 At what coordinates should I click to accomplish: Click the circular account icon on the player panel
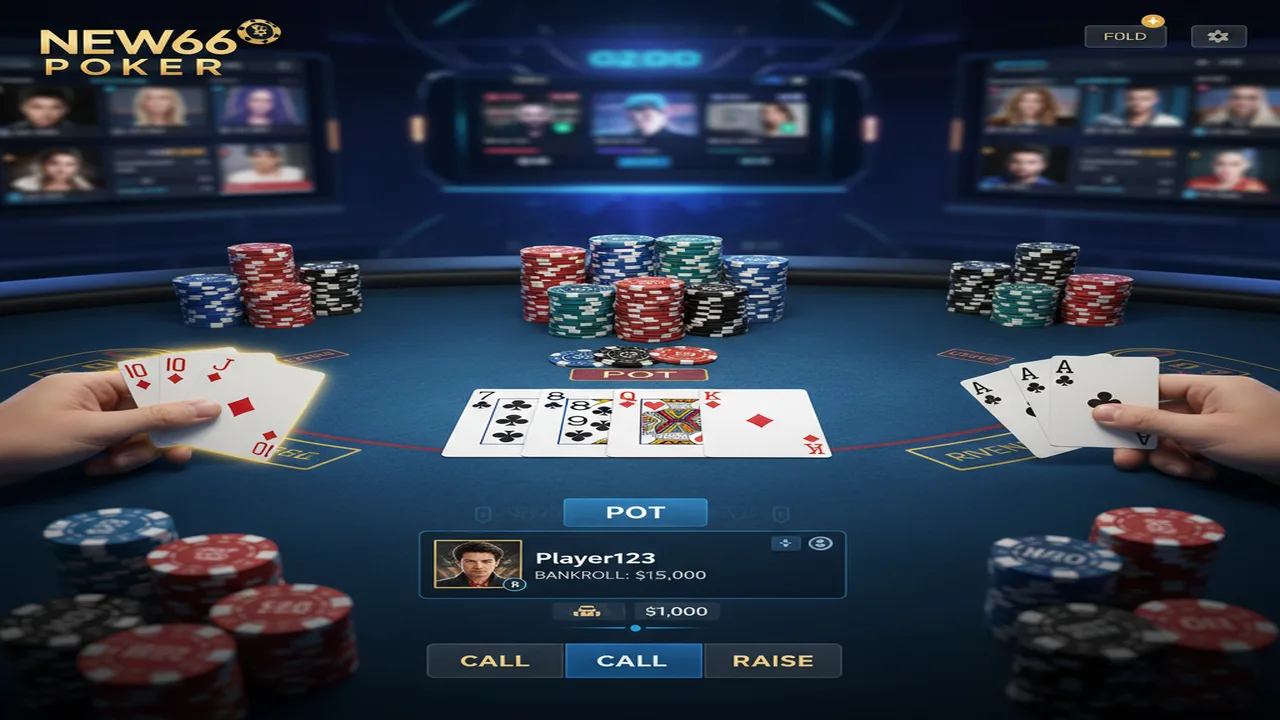[x=821, y=544]
